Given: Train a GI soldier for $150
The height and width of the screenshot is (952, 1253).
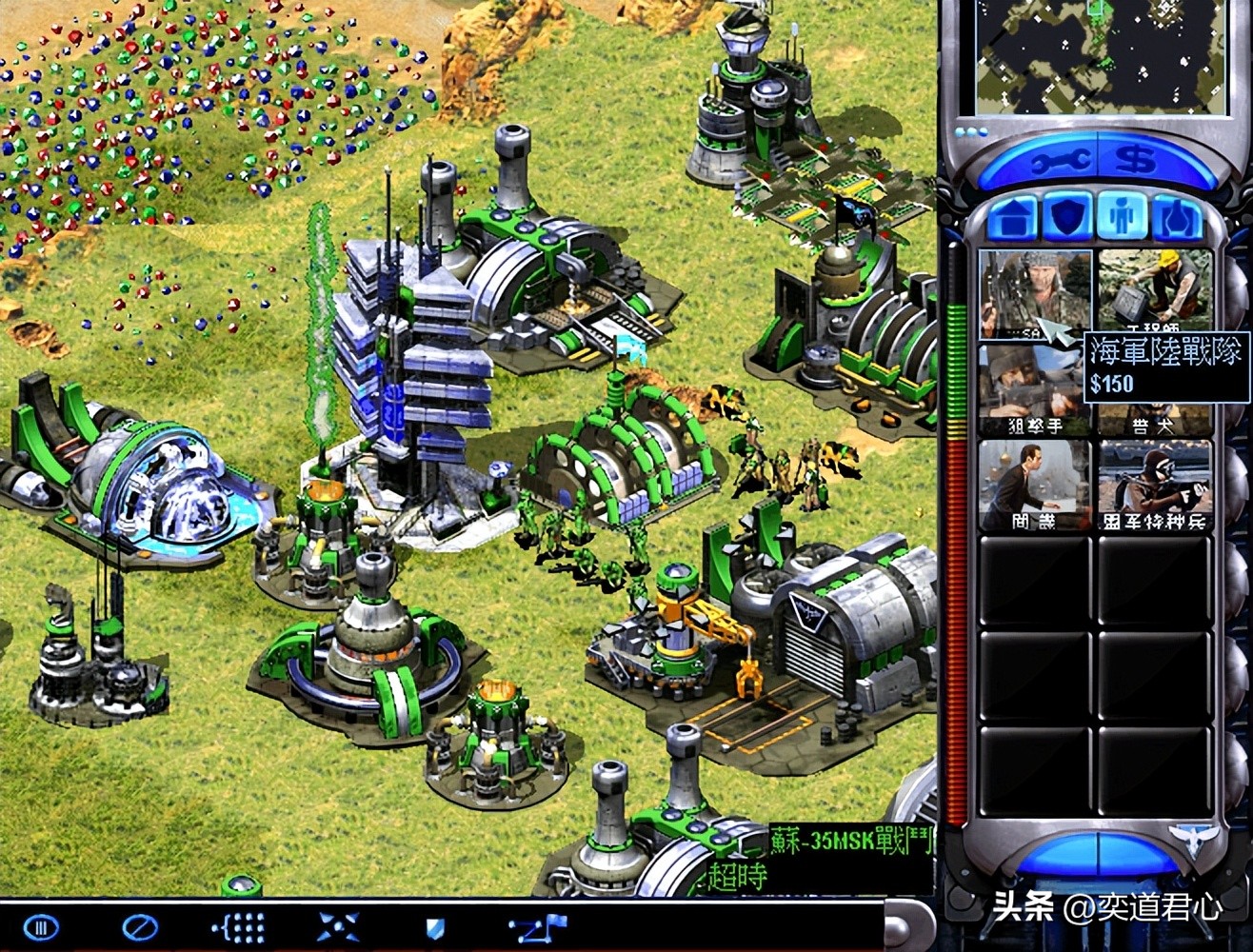Looking at the screenshot, I should (x=1034, y=293).
